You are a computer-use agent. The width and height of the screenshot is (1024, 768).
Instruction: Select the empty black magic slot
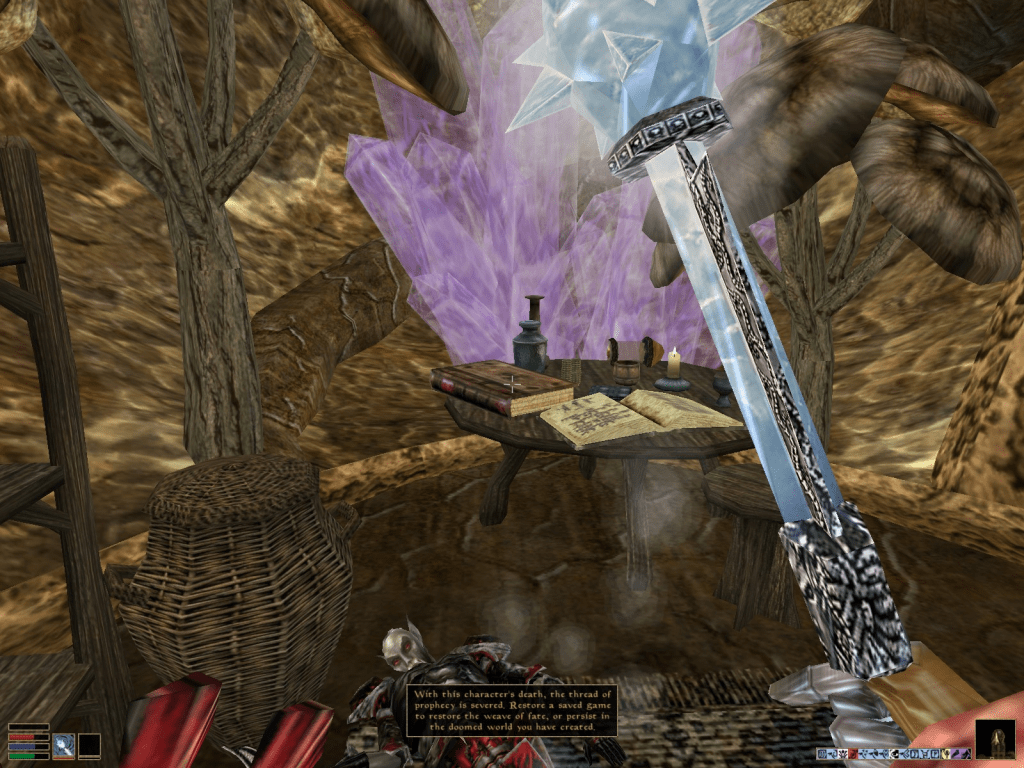point(89,745)
